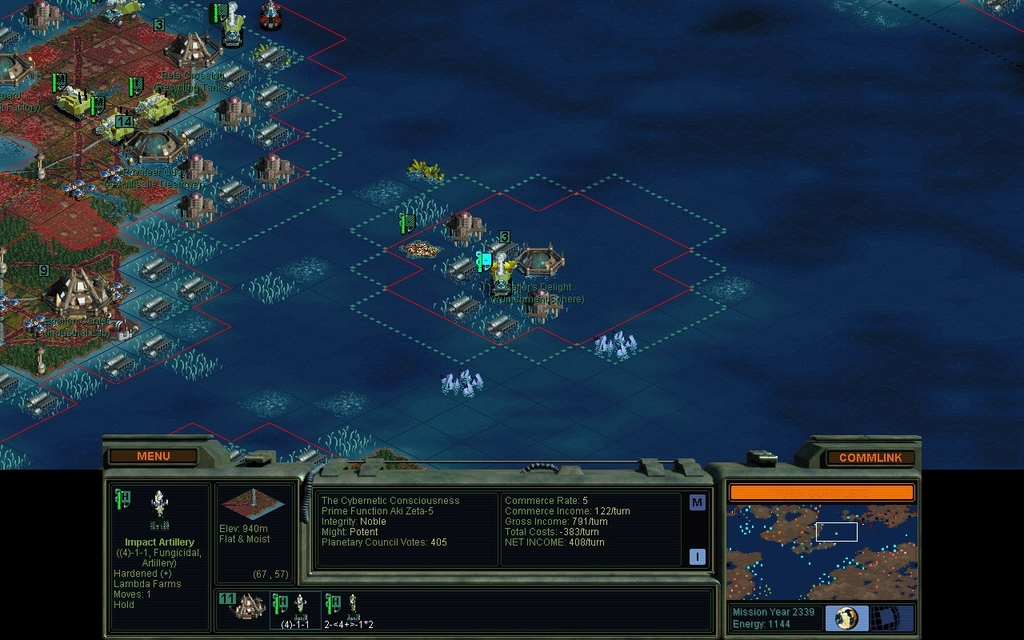Viewport: 1024px width, 640px height.
Task: Toggle the M button on info panel
Action: (697, 503)
